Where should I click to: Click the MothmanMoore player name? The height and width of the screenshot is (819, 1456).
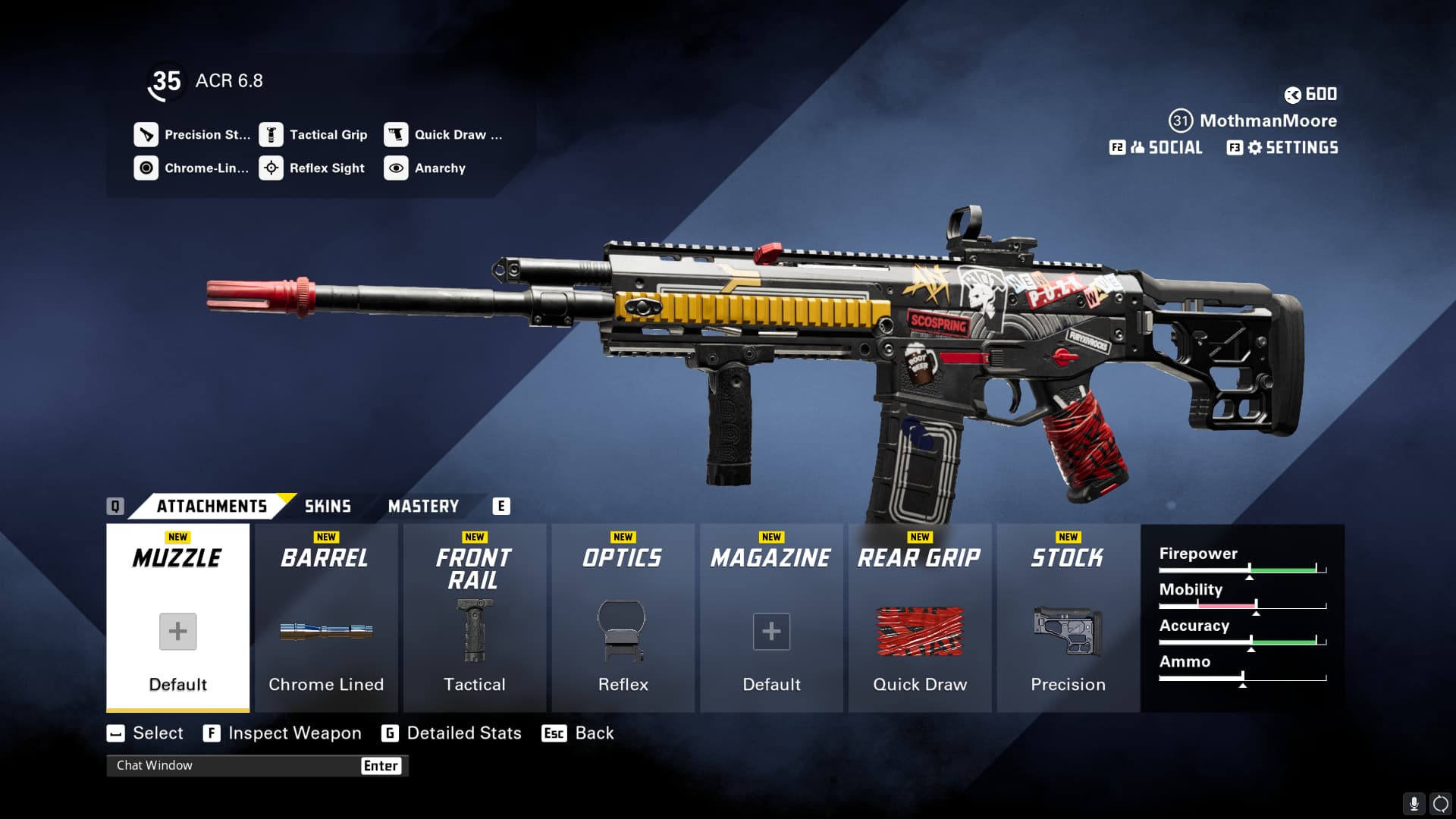point(1267,121)
